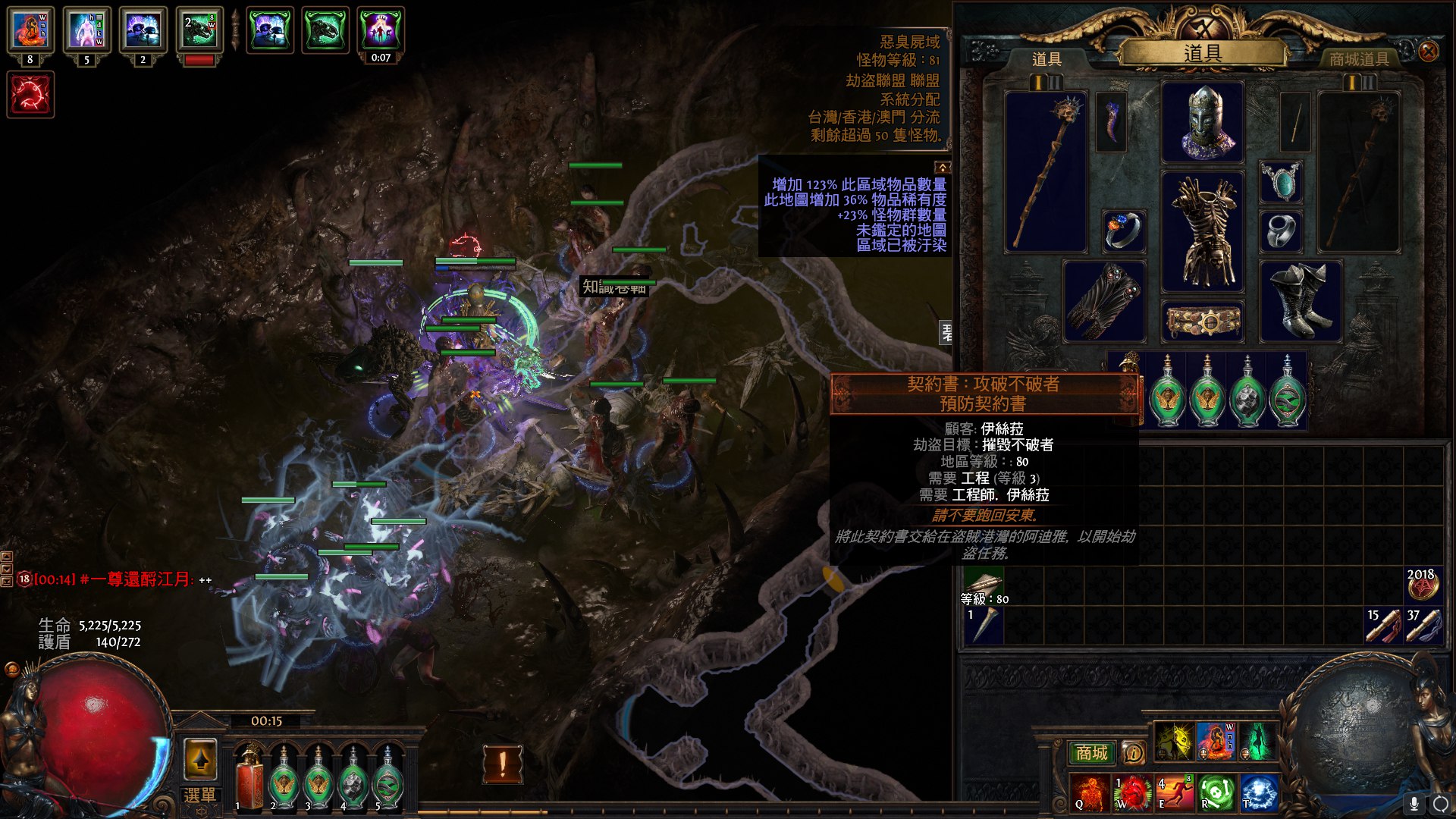The width and height of the screenshot is (1456, 819).
Task: Activate the skill bound to T
Action: (x=1259, y=793)
